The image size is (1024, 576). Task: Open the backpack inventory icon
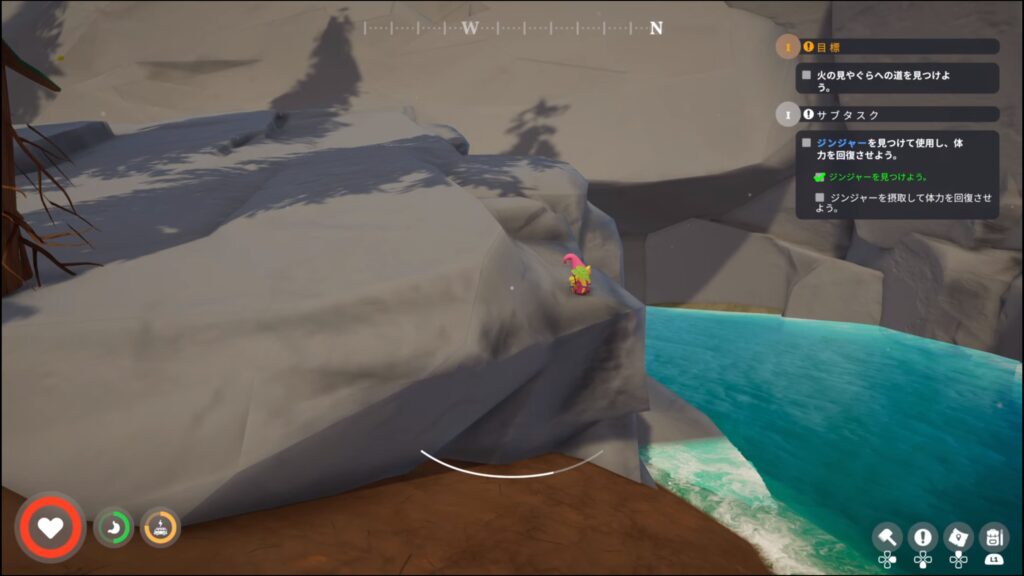tap(994, 536)
